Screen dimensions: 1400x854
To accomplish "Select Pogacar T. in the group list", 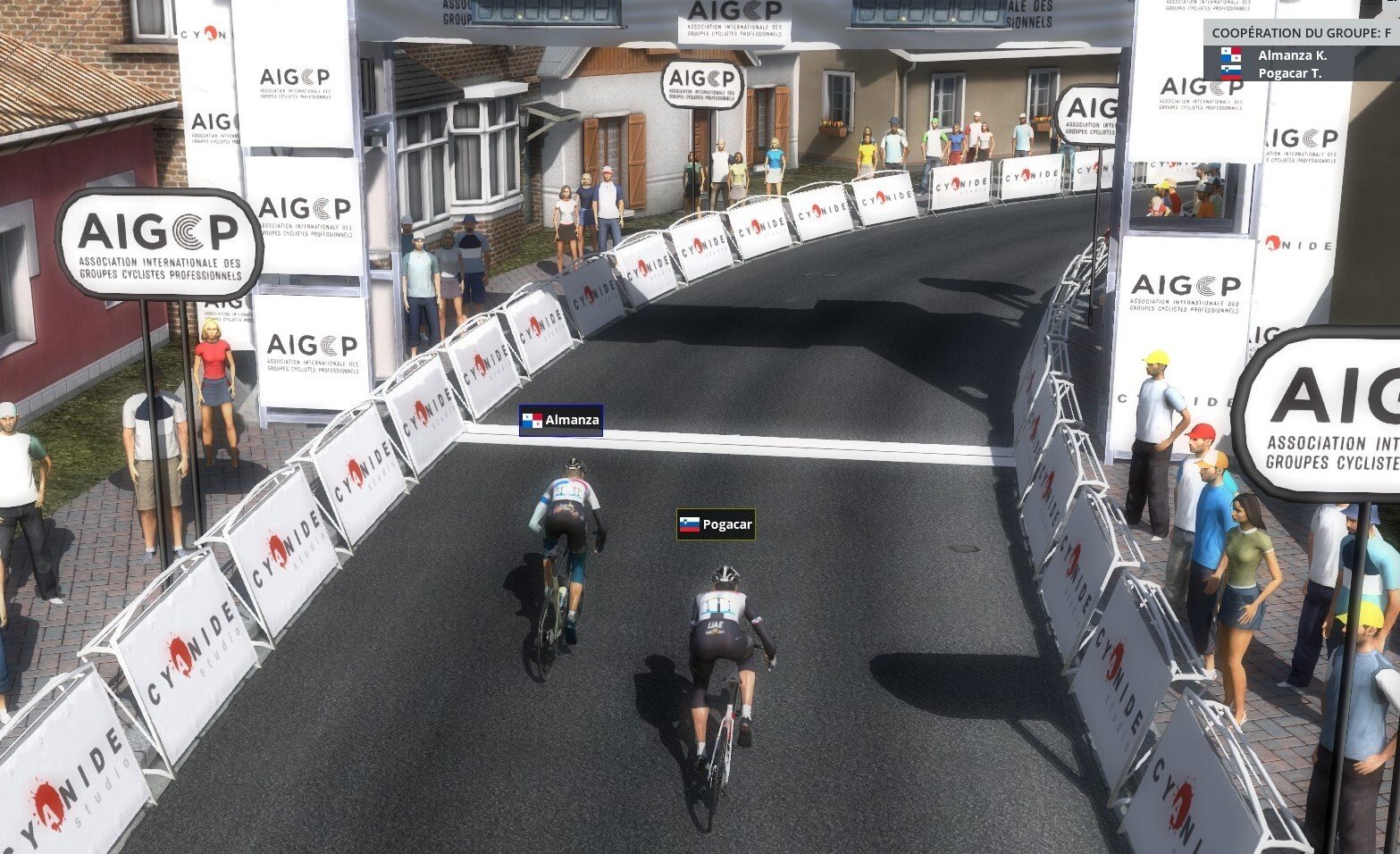I will (x=1289, y=72).
